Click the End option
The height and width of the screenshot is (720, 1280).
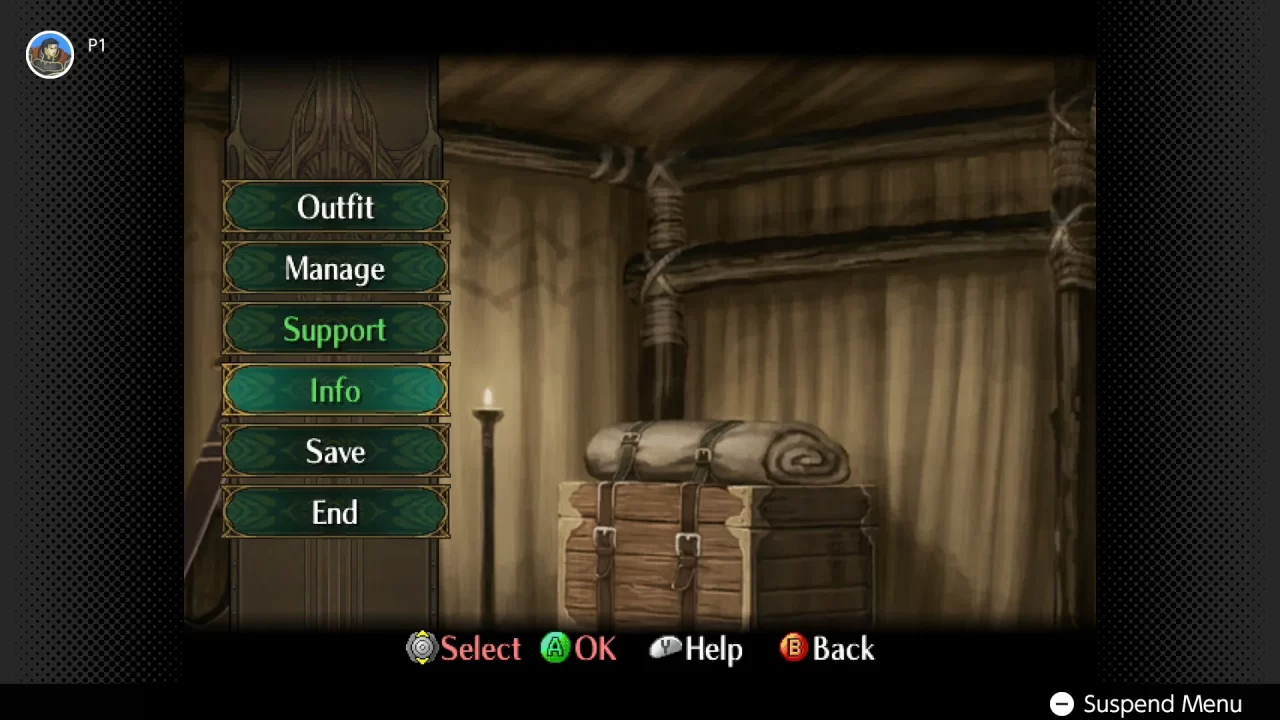[x=335, y=513]
